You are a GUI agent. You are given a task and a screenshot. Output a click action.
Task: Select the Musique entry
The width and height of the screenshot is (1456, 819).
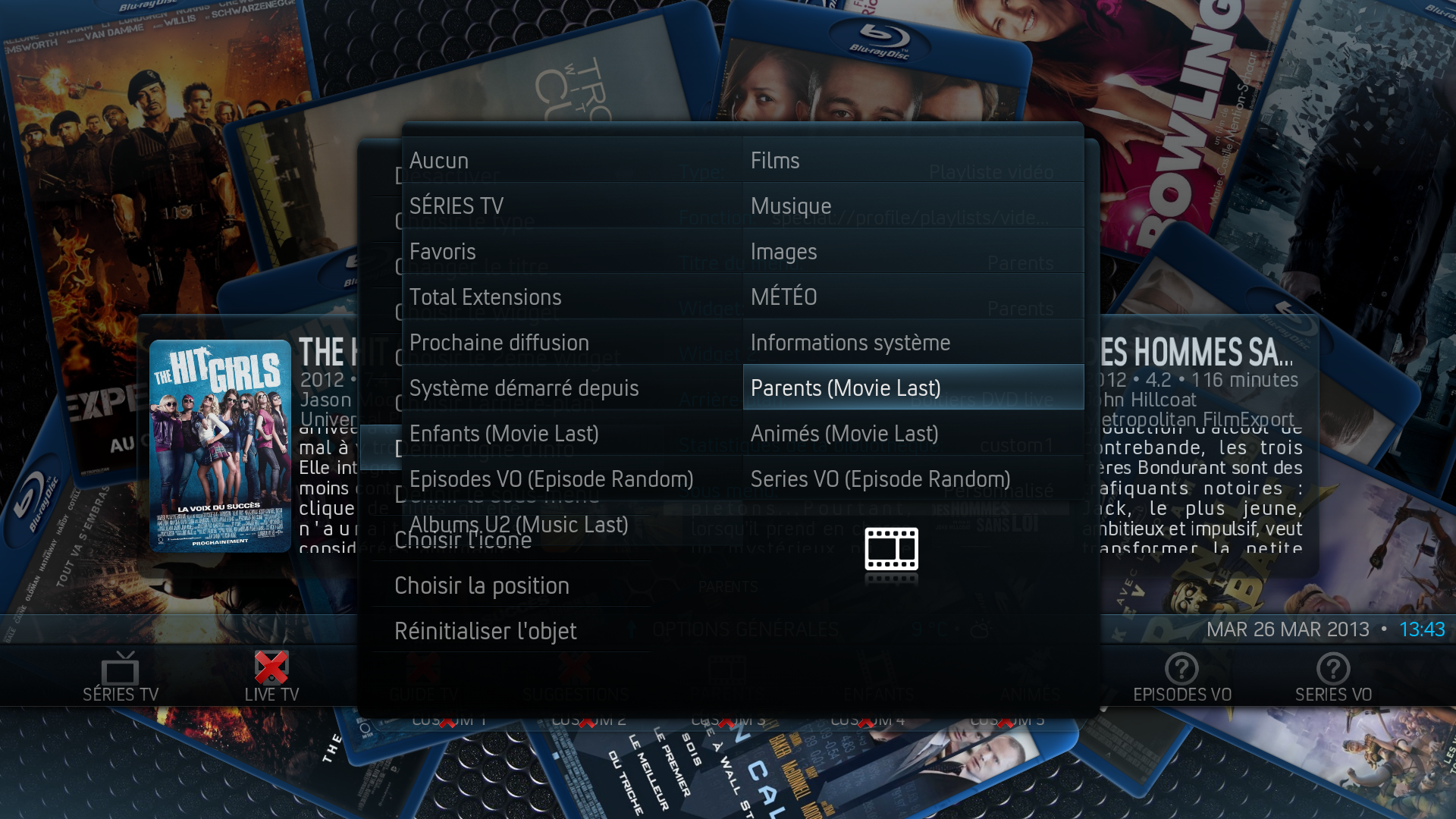tap(913, 206)
